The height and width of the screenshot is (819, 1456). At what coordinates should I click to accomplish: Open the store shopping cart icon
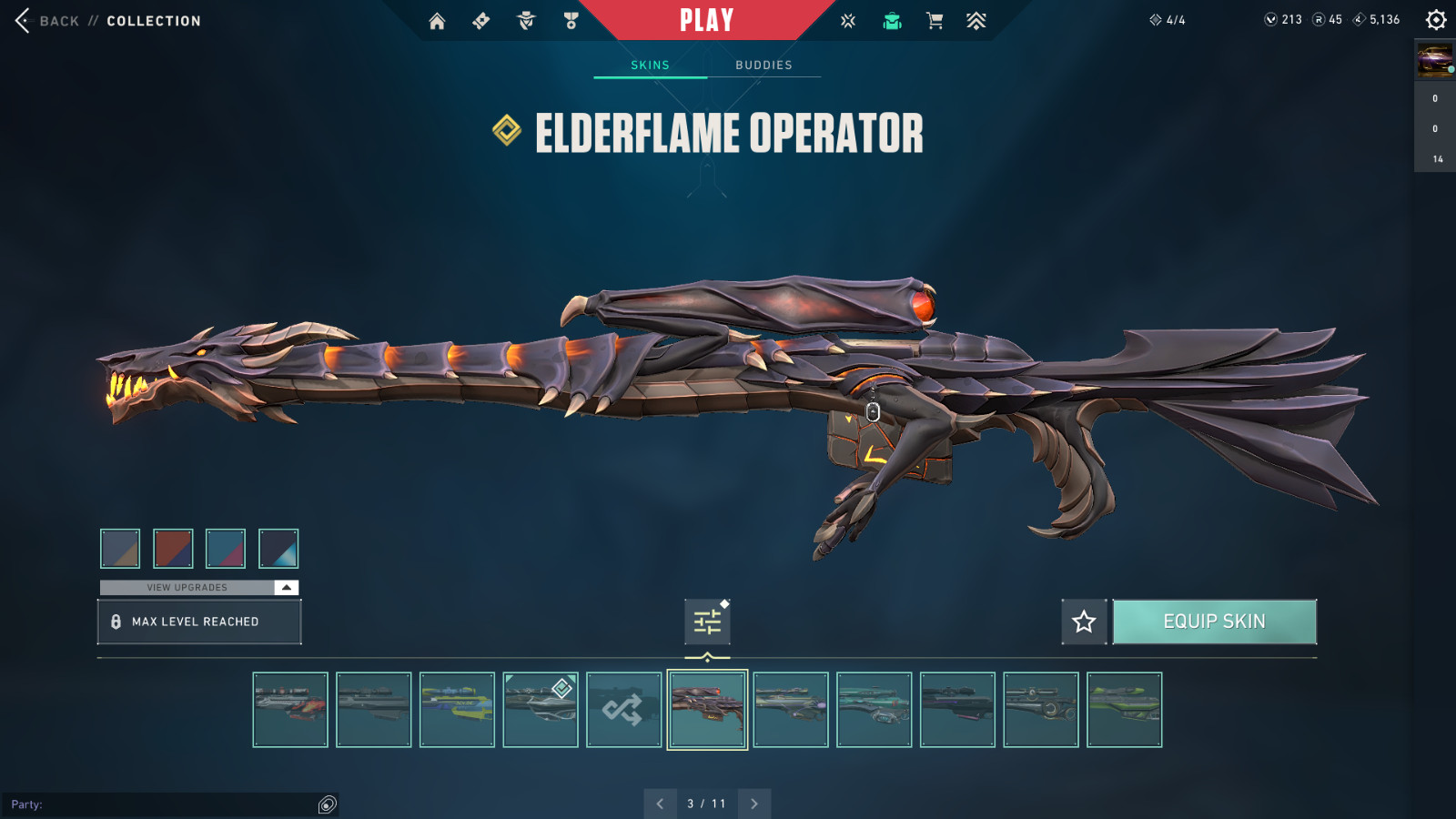(934, 21)
